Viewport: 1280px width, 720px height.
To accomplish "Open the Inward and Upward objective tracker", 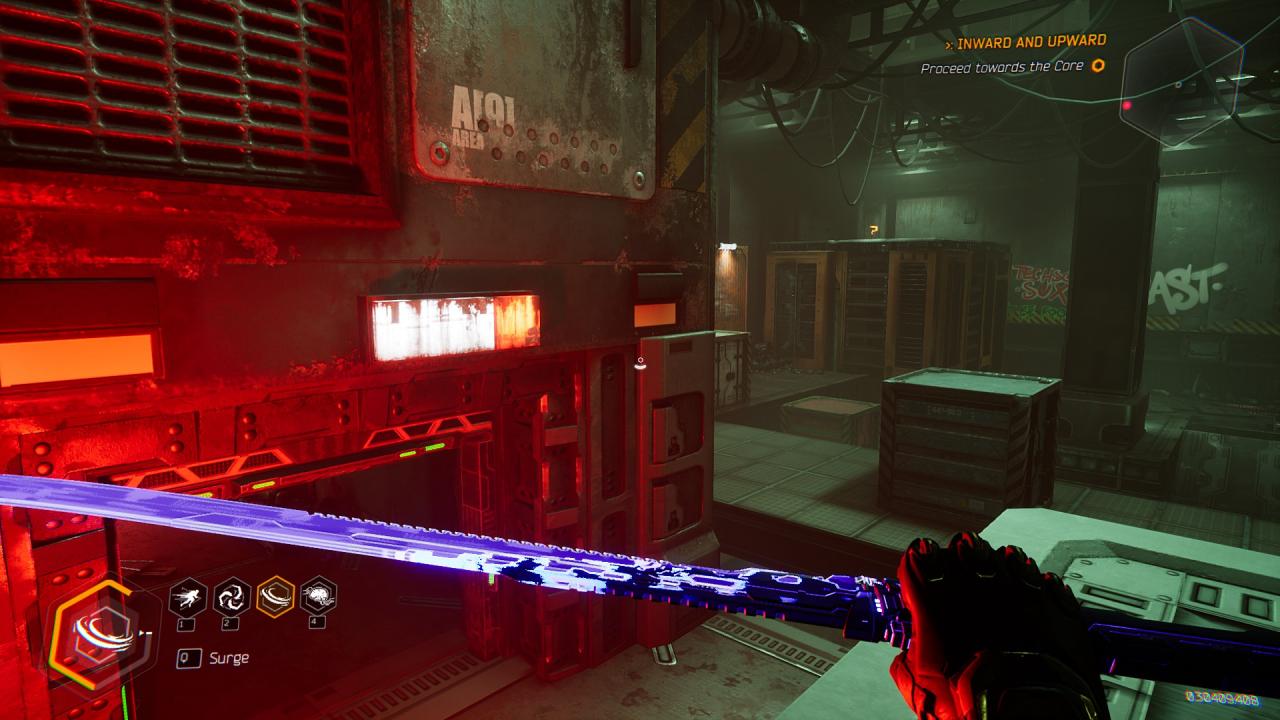I will pyautogui.click(x=1031, y=41).
